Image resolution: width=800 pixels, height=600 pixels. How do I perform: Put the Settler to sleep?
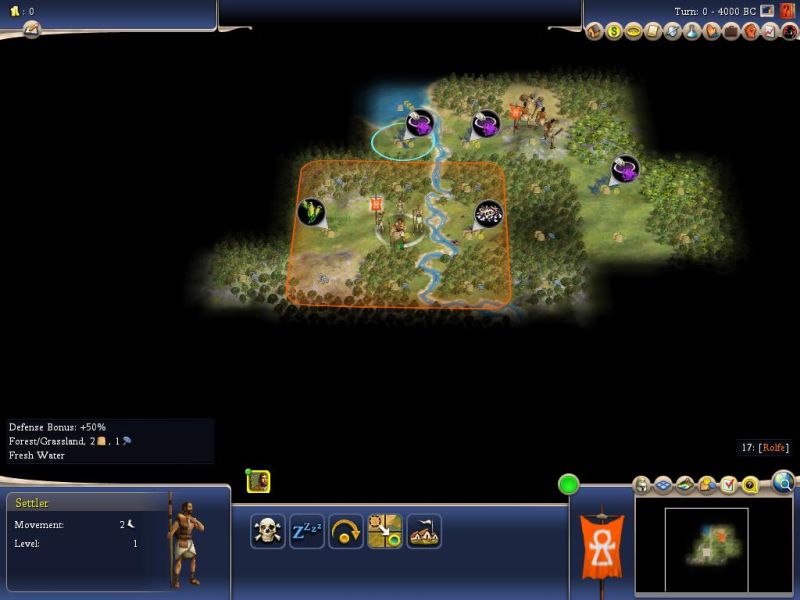(x=306, y=531)
